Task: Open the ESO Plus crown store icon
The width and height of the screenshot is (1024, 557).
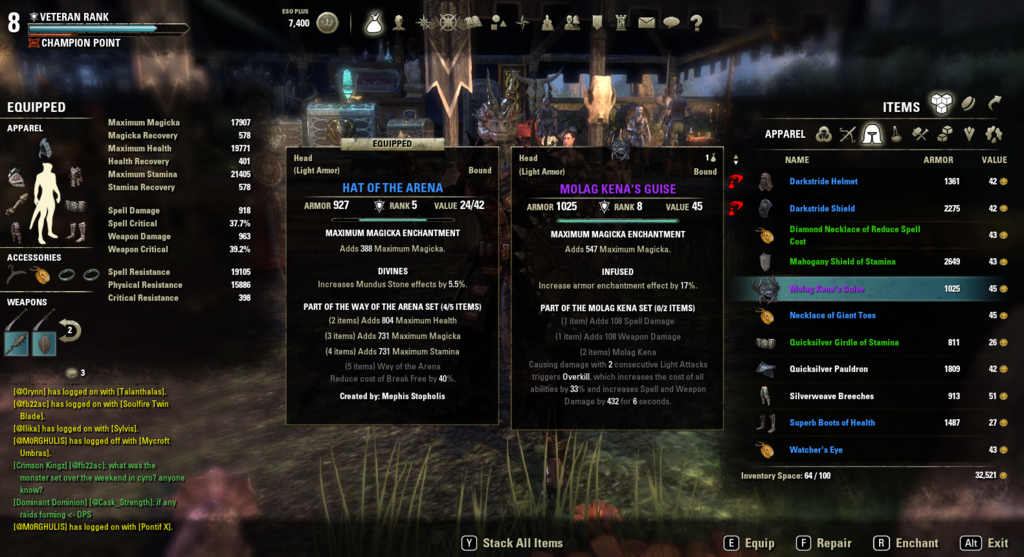Action: [327, 22]
